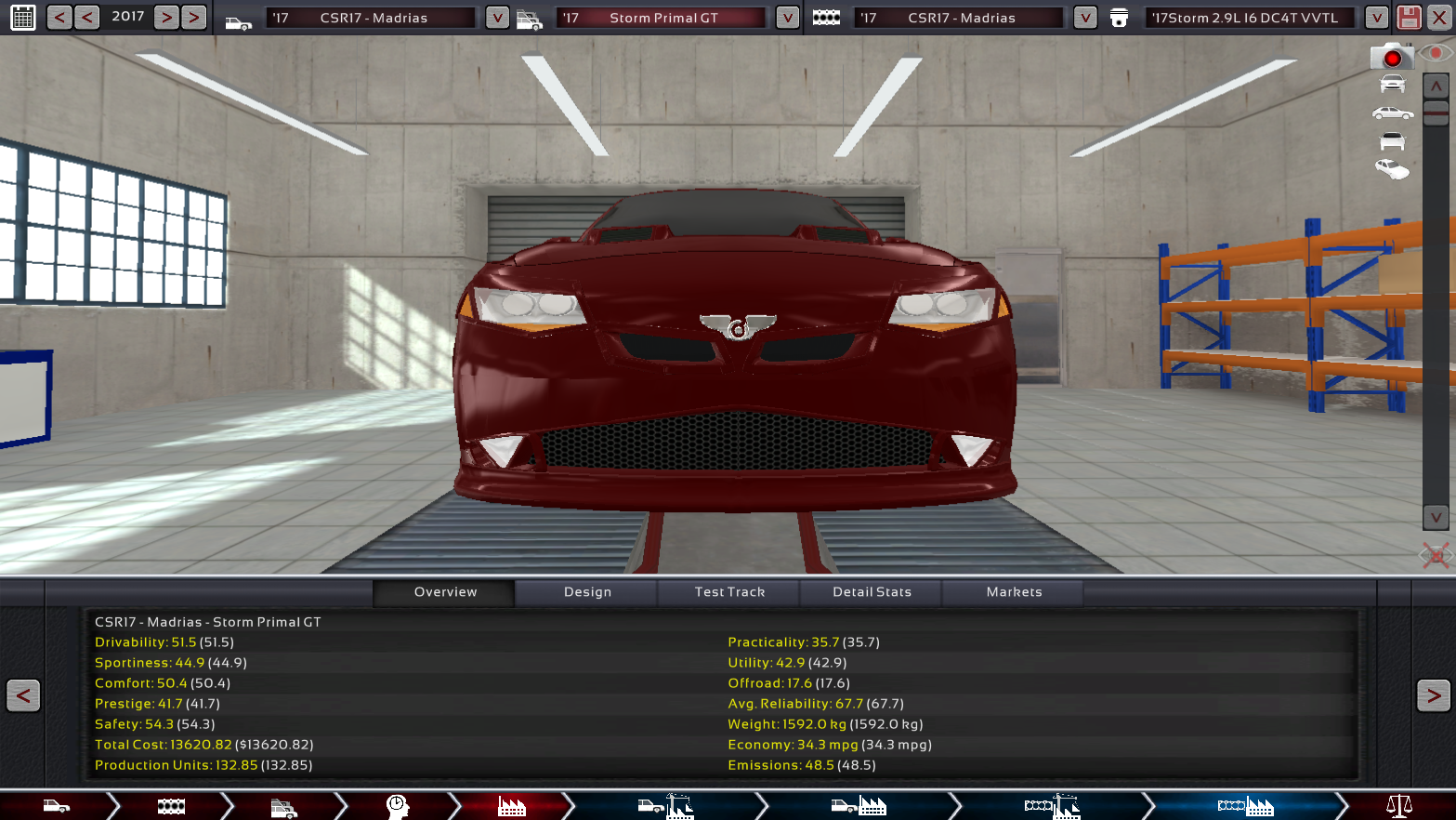Open the red factory step
Viewport: 1456px width, 820px height.
(511, 806)
